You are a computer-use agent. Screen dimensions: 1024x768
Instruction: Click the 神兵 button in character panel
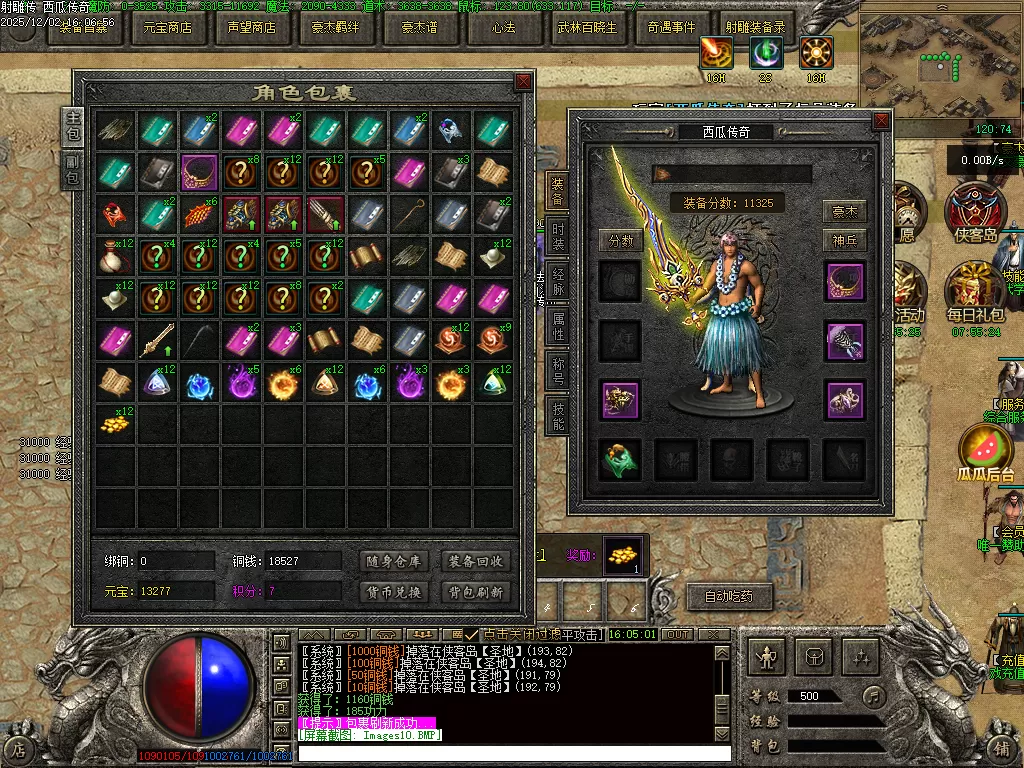(845, 240)
